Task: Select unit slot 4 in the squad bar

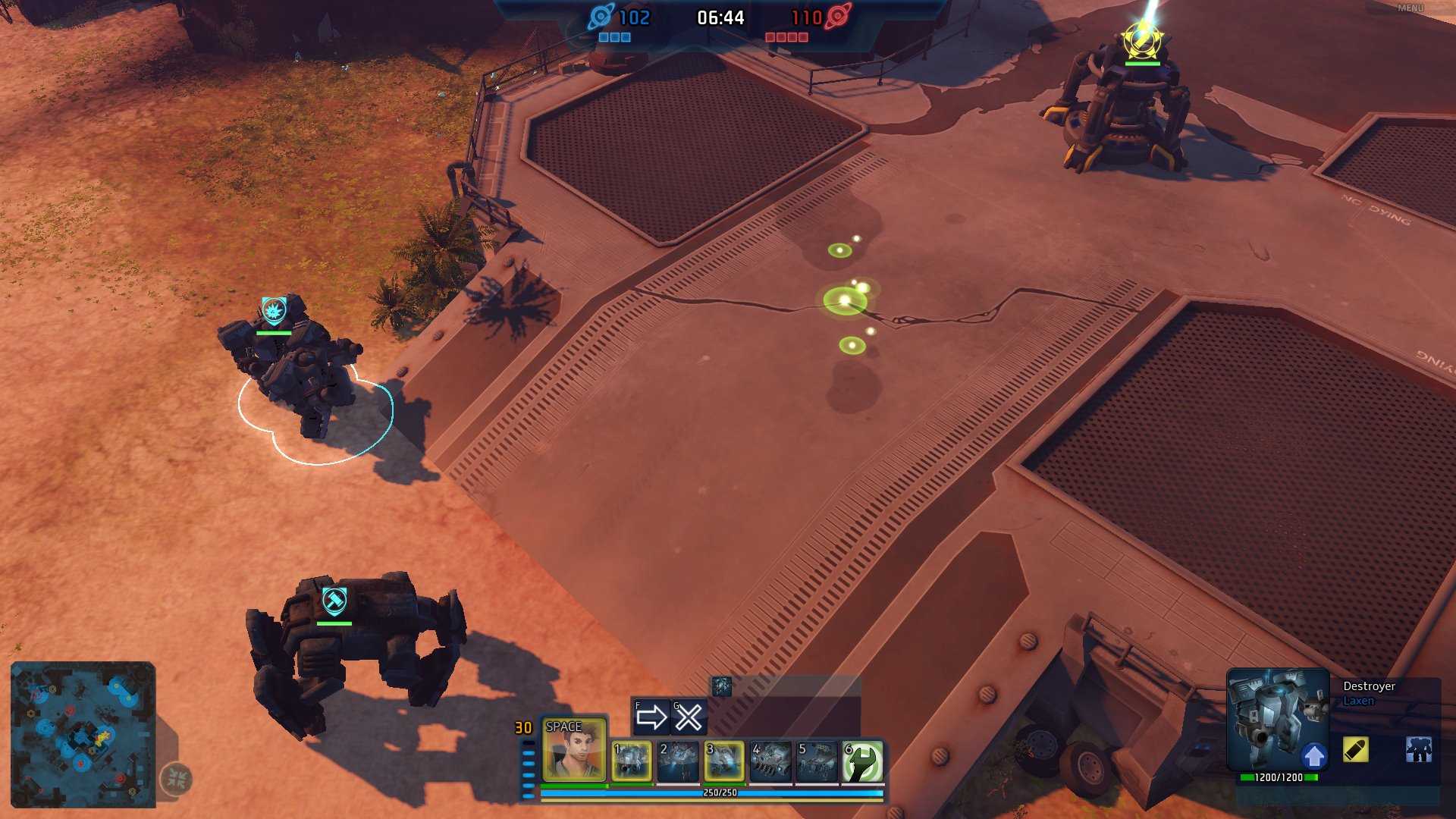Action: (x=770, y=761)
